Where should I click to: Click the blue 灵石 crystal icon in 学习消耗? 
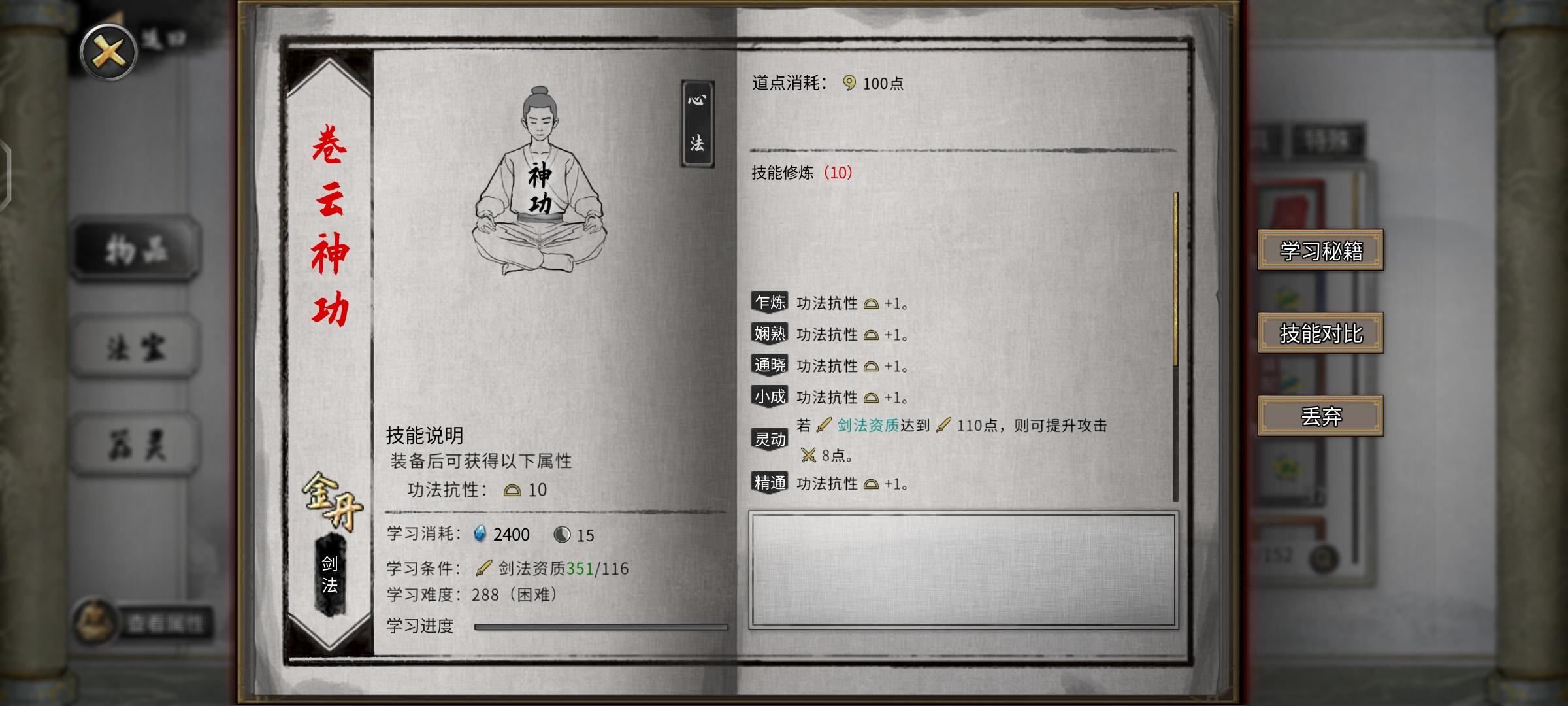coord(480,535)
